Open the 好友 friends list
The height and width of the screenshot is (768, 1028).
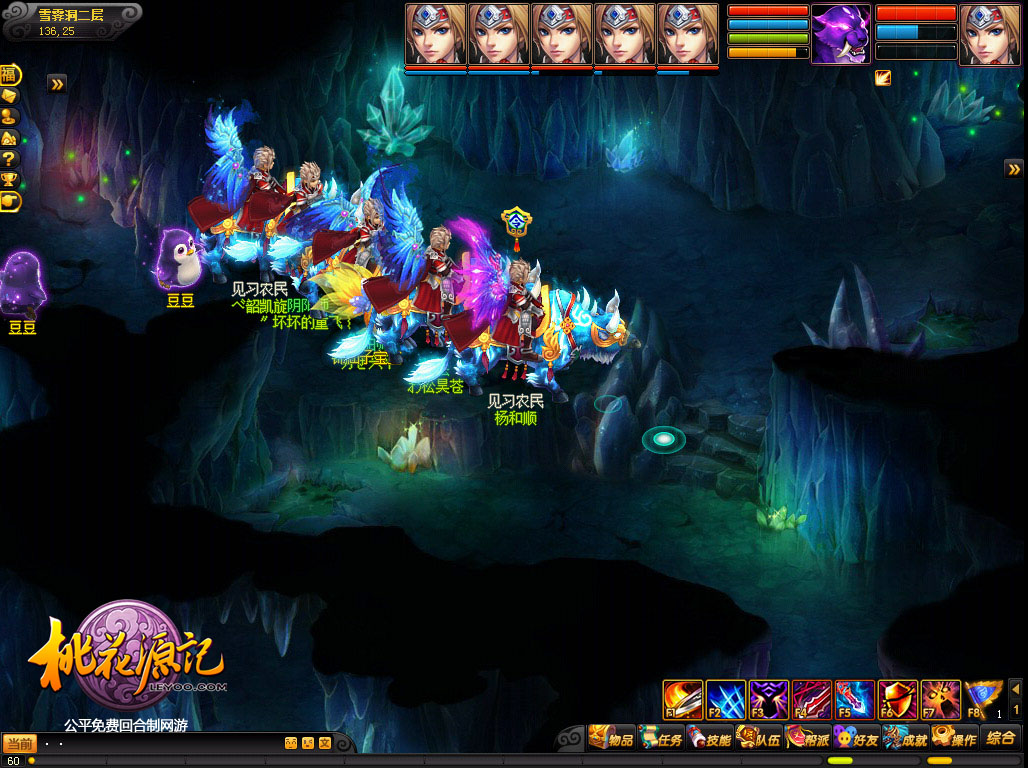point(855,739)
